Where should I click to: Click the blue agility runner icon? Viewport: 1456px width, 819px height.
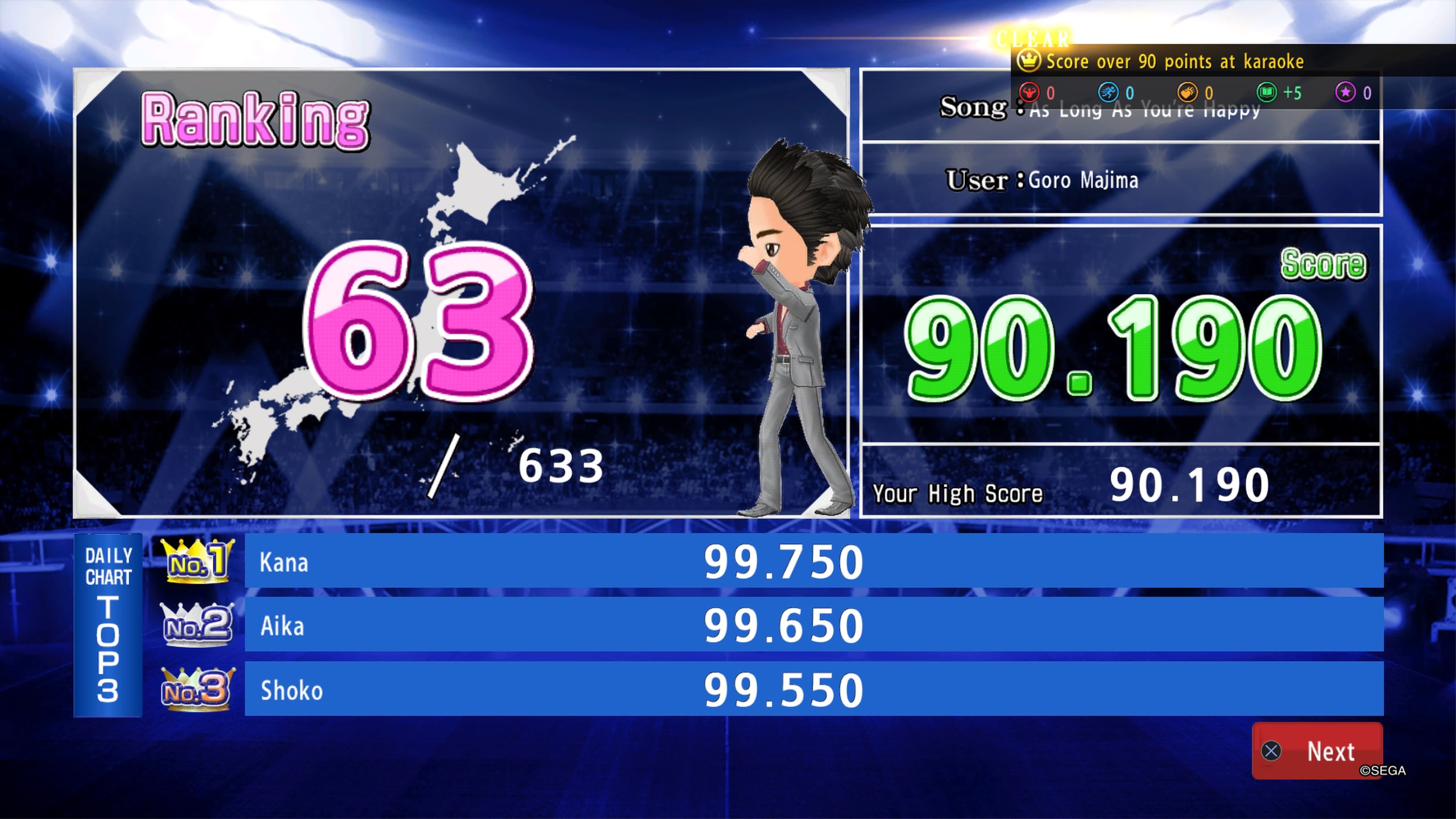1108,93
